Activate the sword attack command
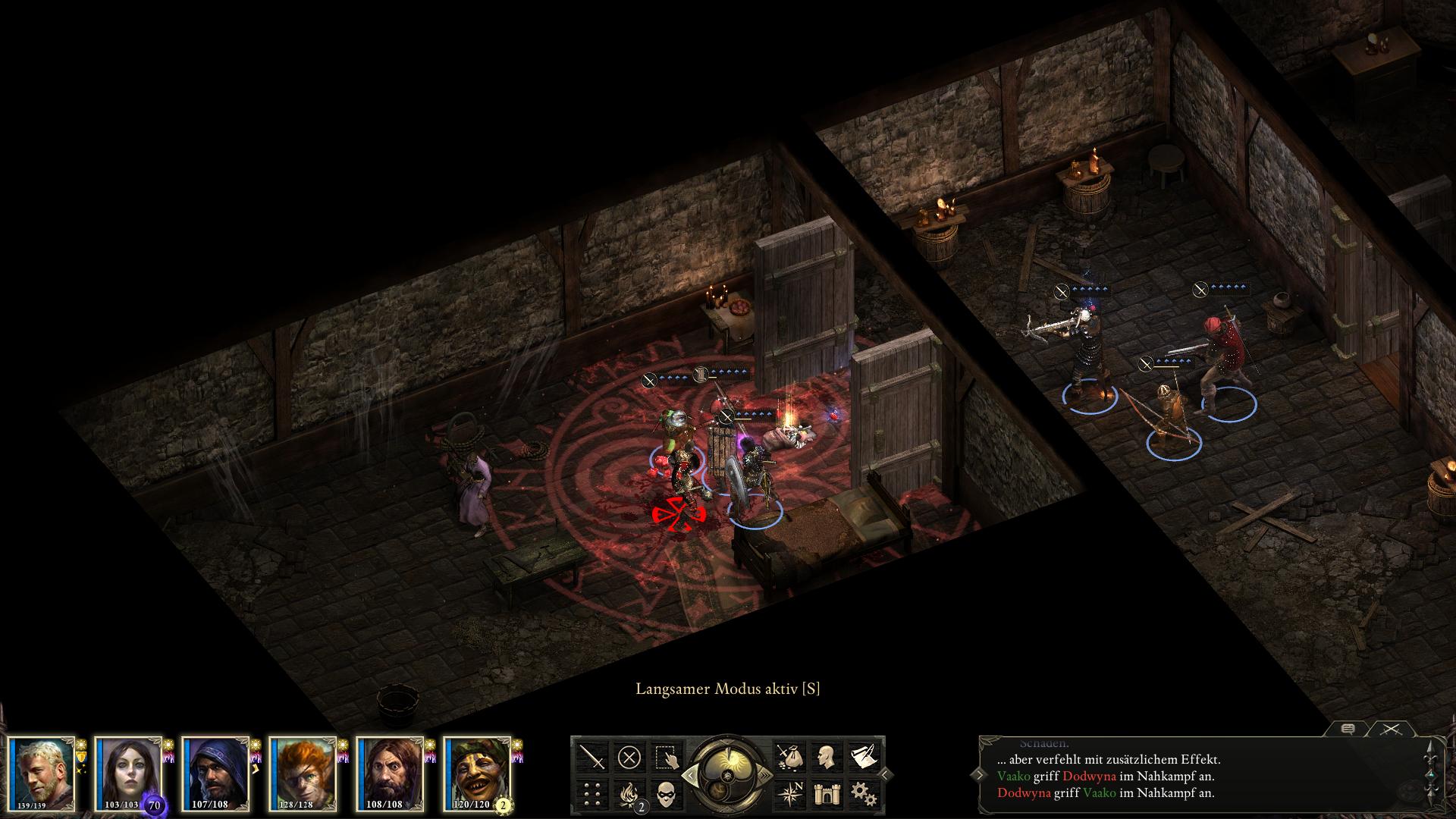This screenshot has width=1456, height=819. 592,757
